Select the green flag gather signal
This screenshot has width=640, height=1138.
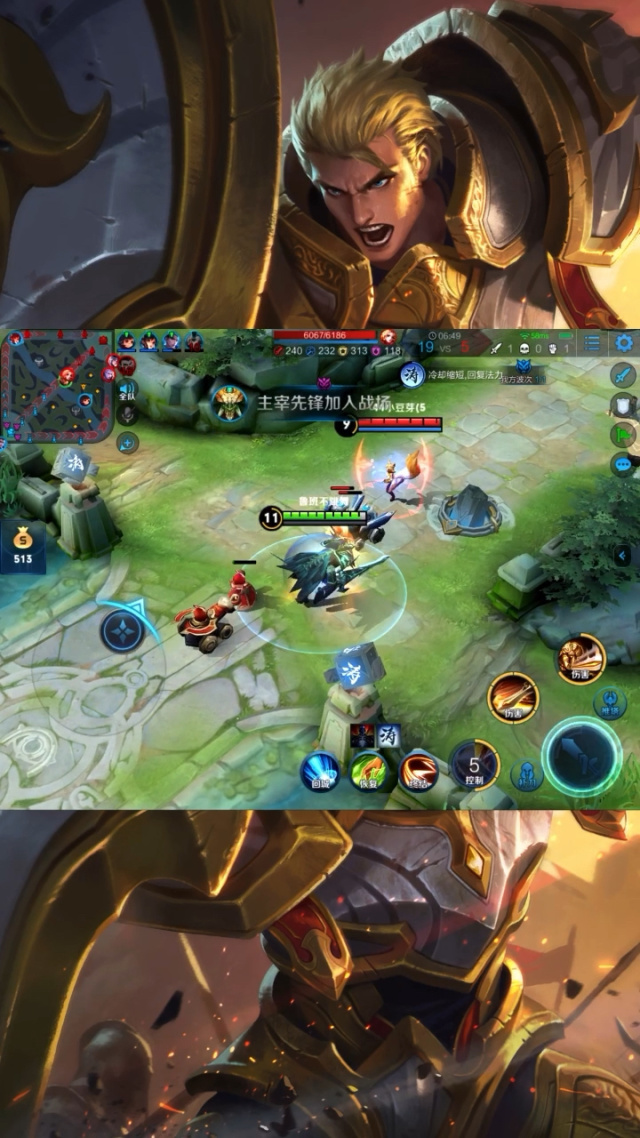[x=622, y=435]
